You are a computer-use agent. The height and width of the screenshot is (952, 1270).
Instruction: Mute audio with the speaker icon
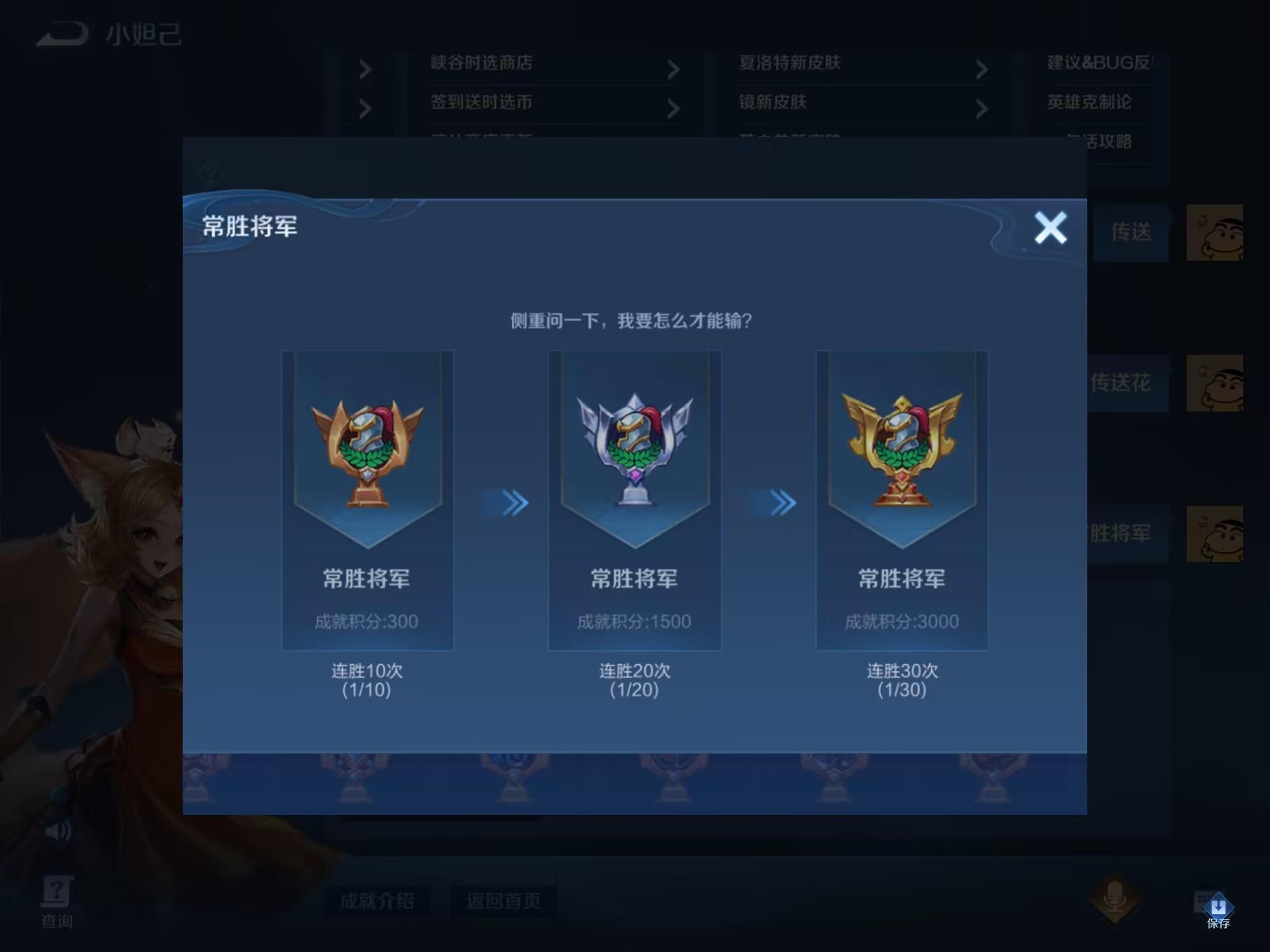coord(58,831)
